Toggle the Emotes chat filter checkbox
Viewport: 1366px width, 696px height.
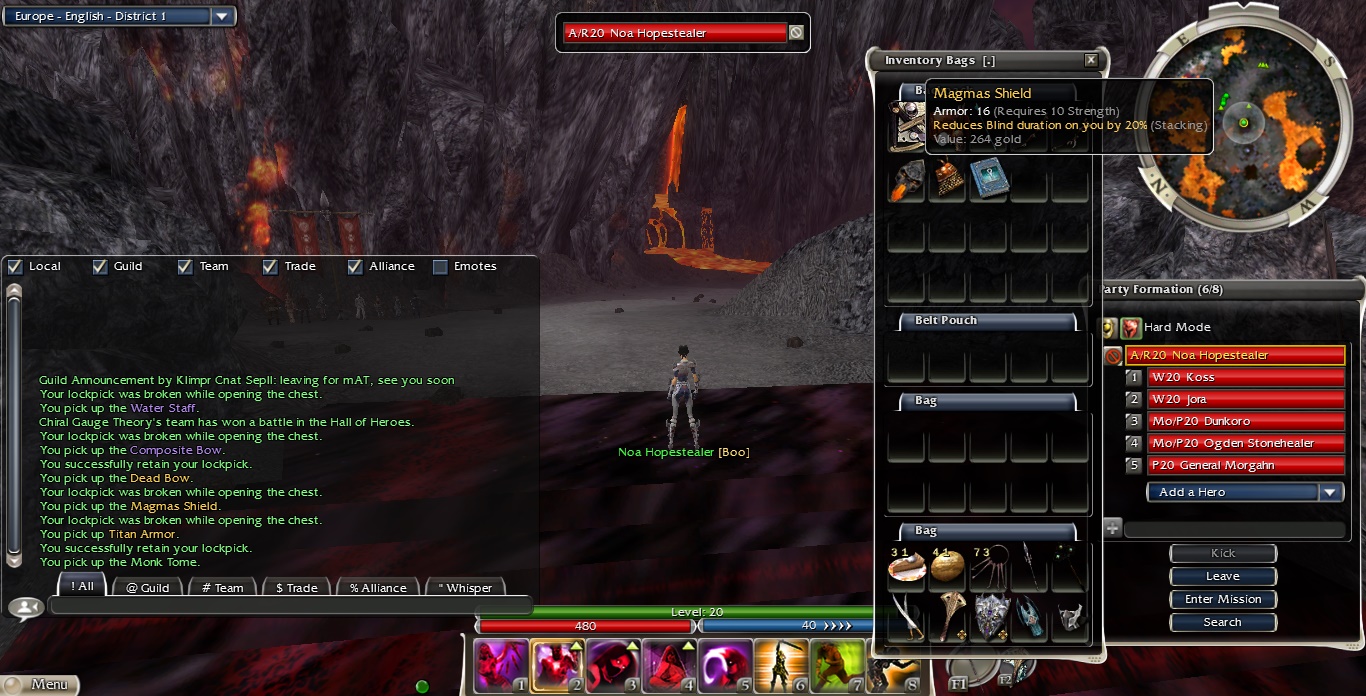(440, 267)
